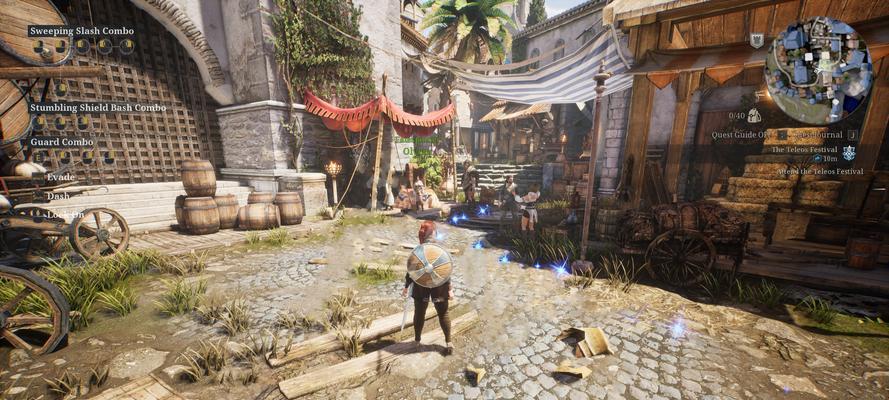Click the Evade action label
889x400 pixels.
pos(61,177)
